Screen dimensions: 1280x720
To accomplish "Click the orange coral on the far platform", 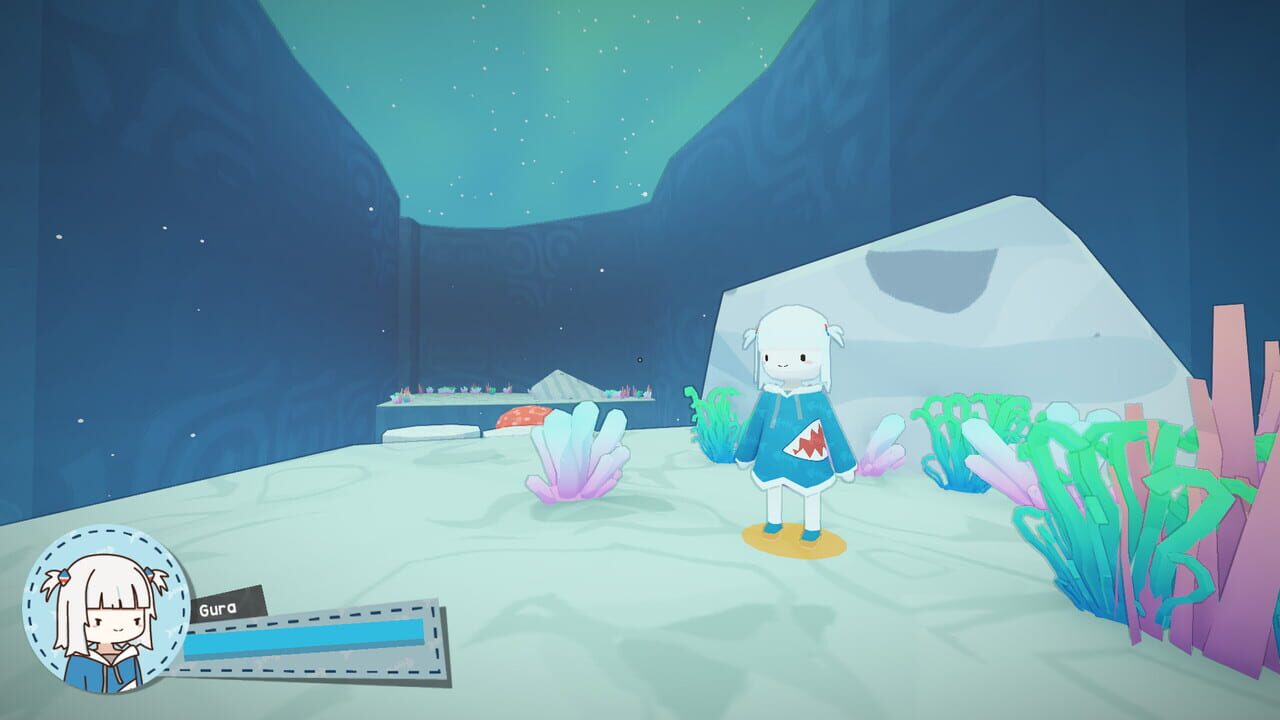I will pyautogui.click(x=523, y=418).
